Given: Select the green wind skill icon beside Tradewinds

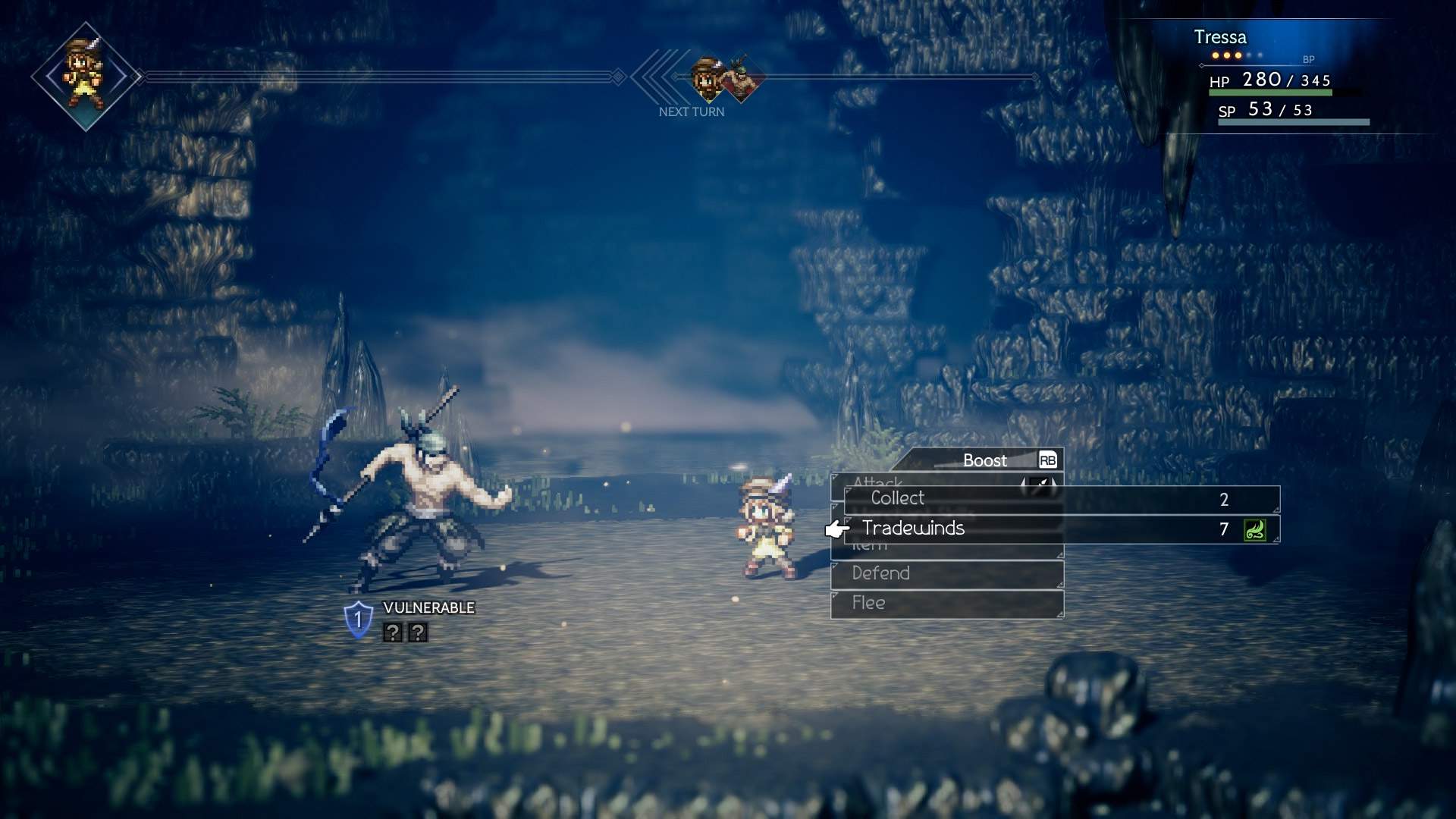Looking at the screenshot, I should [x=1254, y=529].
